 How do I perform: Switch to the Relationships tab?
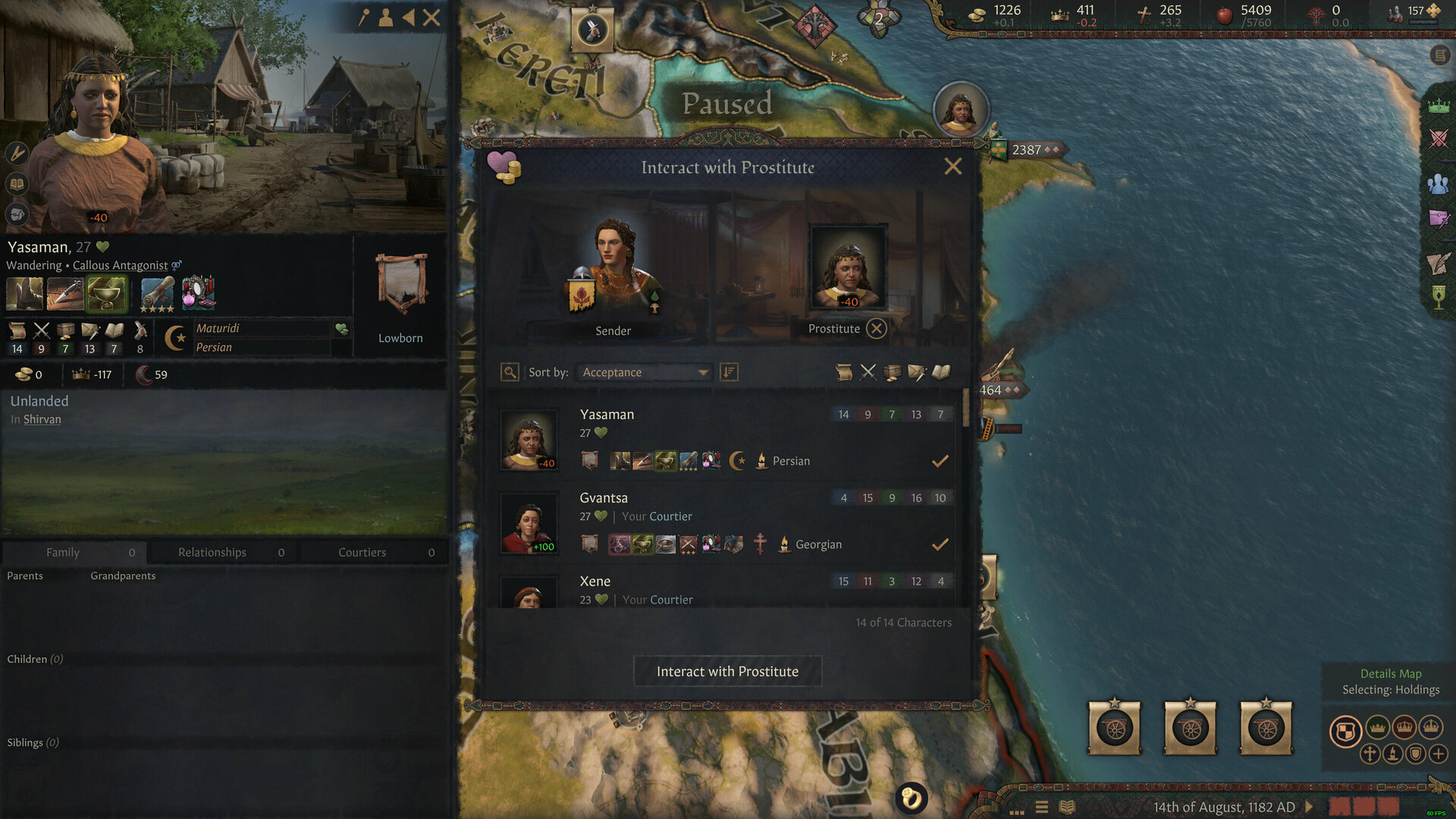click(x=211, y=552)
